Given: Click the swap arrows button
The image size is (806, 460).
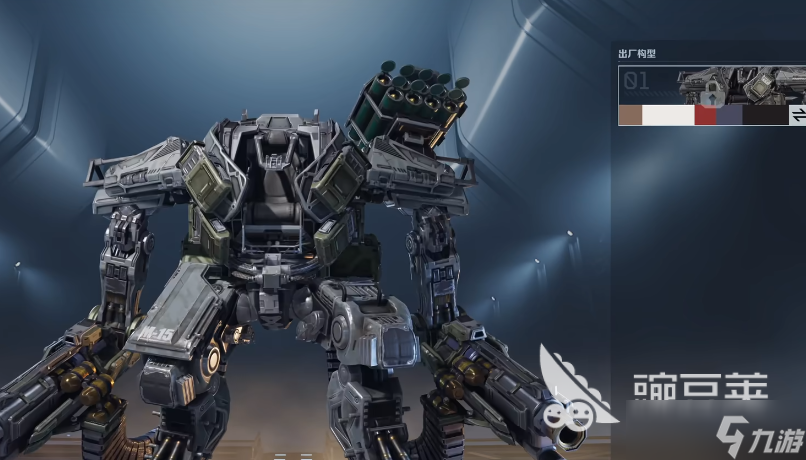Looking at the screenshot, I should tap(798, 115).
